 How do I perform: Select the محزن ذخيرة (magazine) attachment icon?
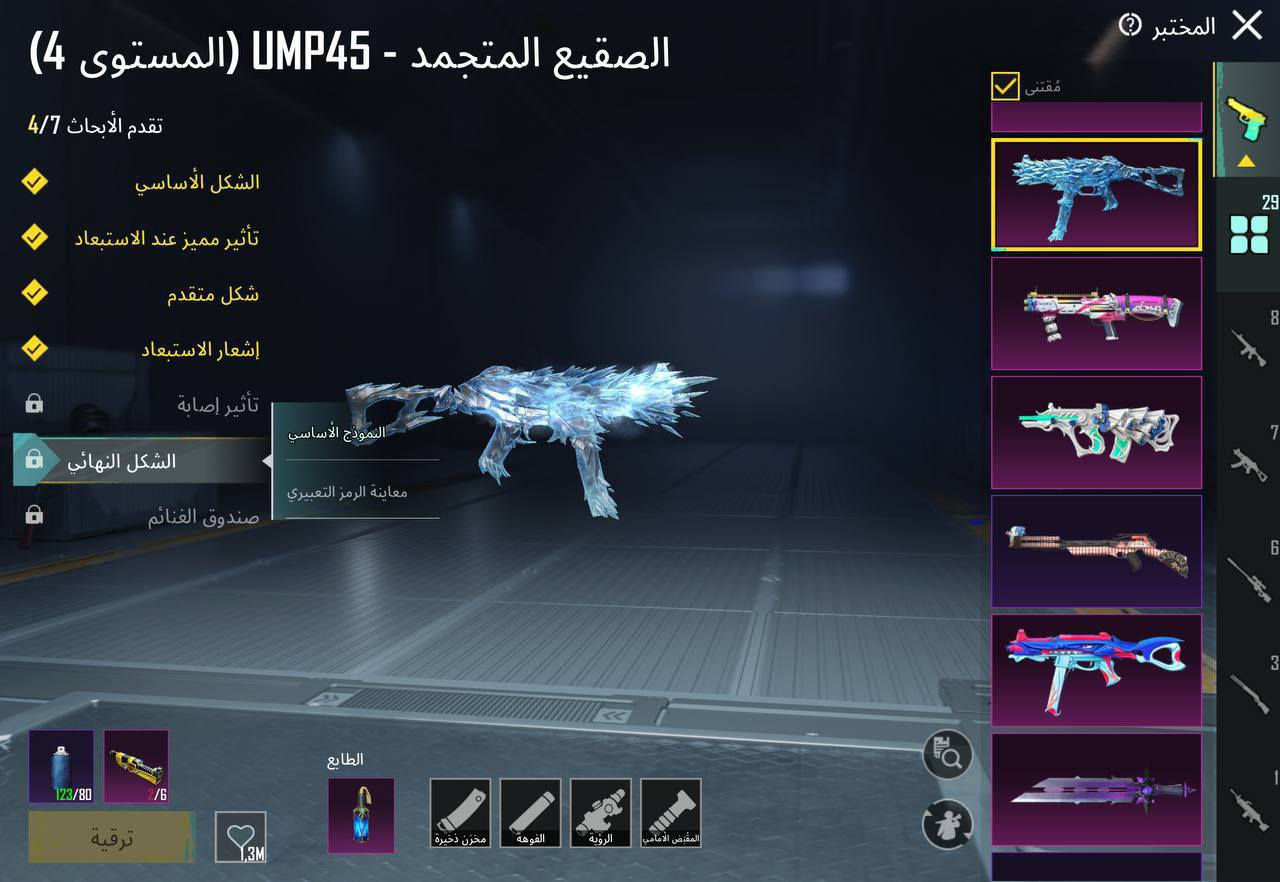click(460, 812)
